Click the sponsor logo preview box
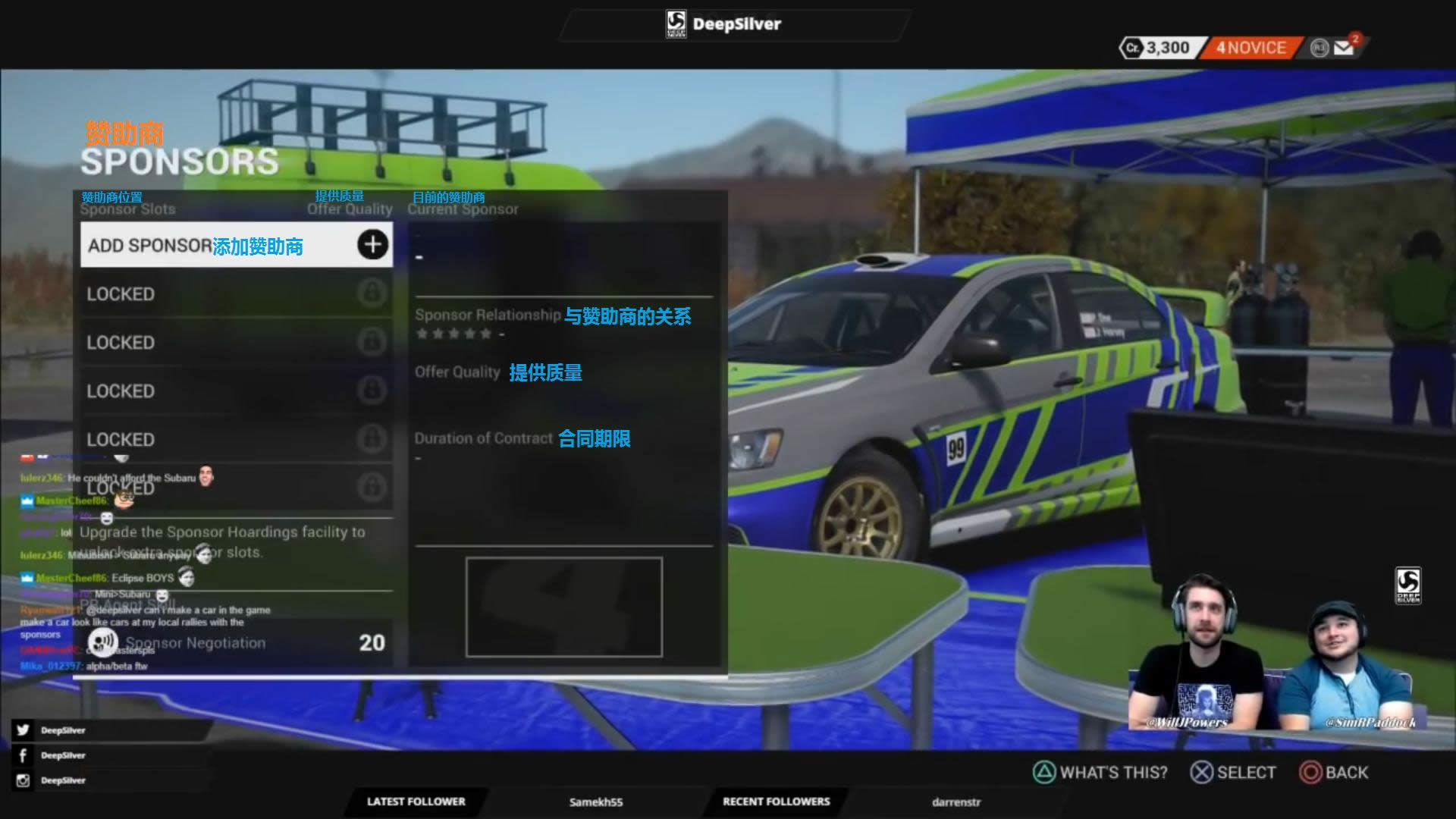 563,607
